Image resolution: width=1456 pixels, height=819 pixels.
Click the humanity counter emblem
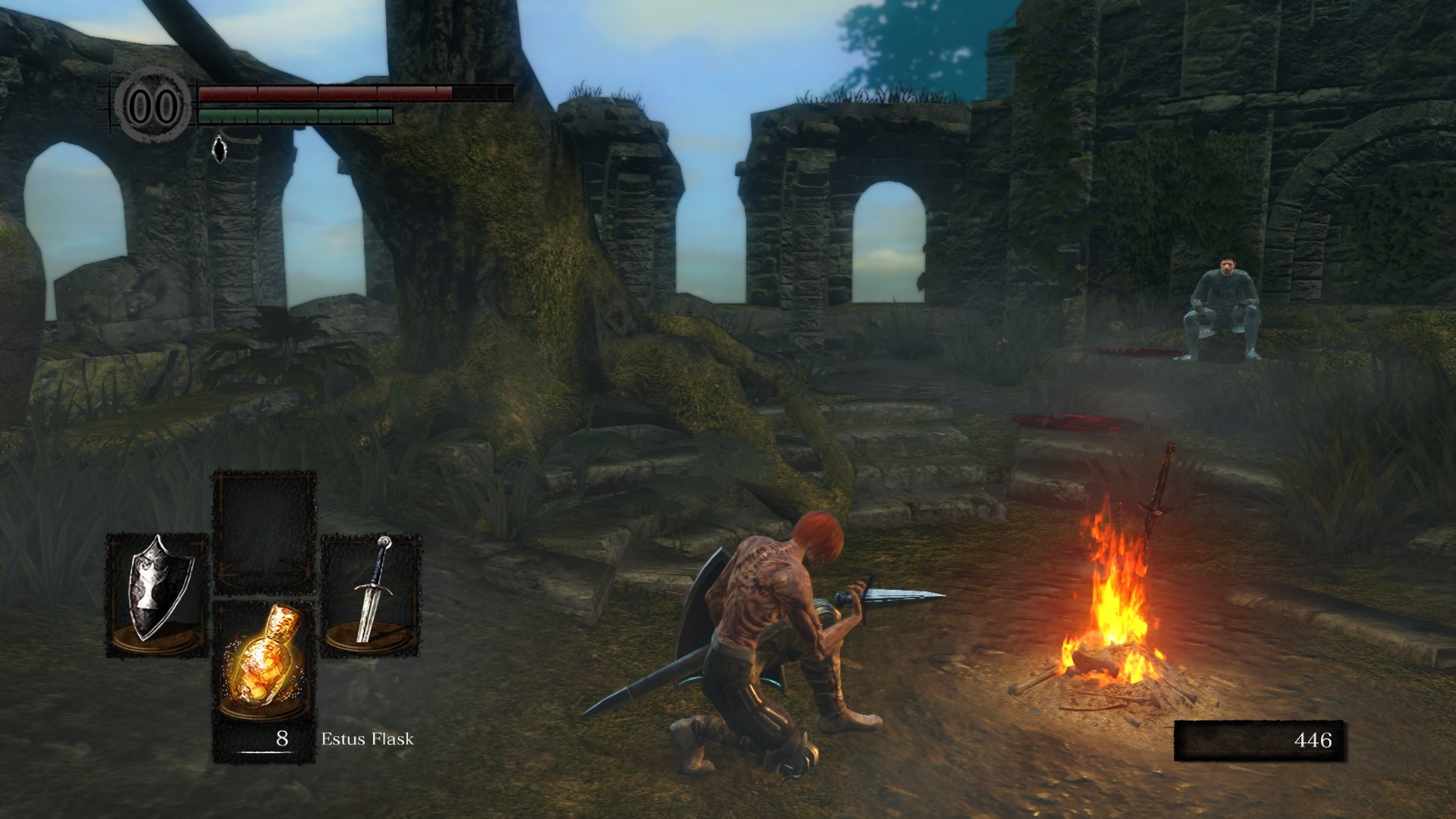[x=153, y=107]
